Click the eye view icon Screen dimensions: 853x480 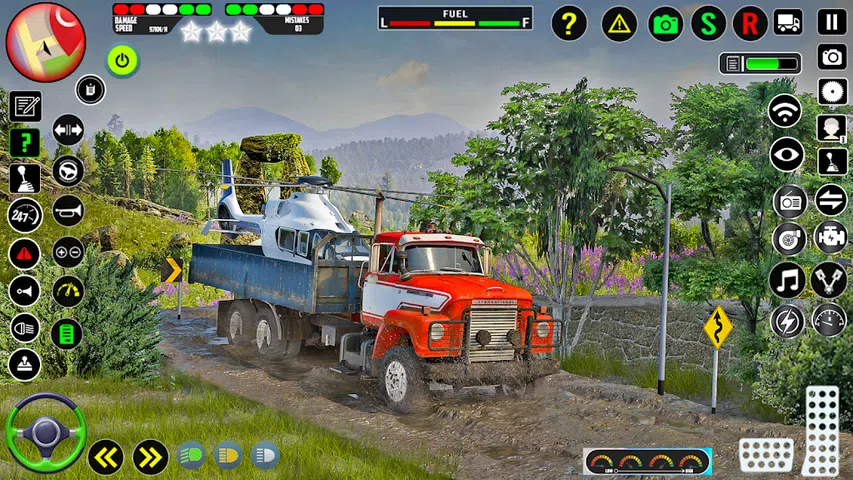(787, 154)
